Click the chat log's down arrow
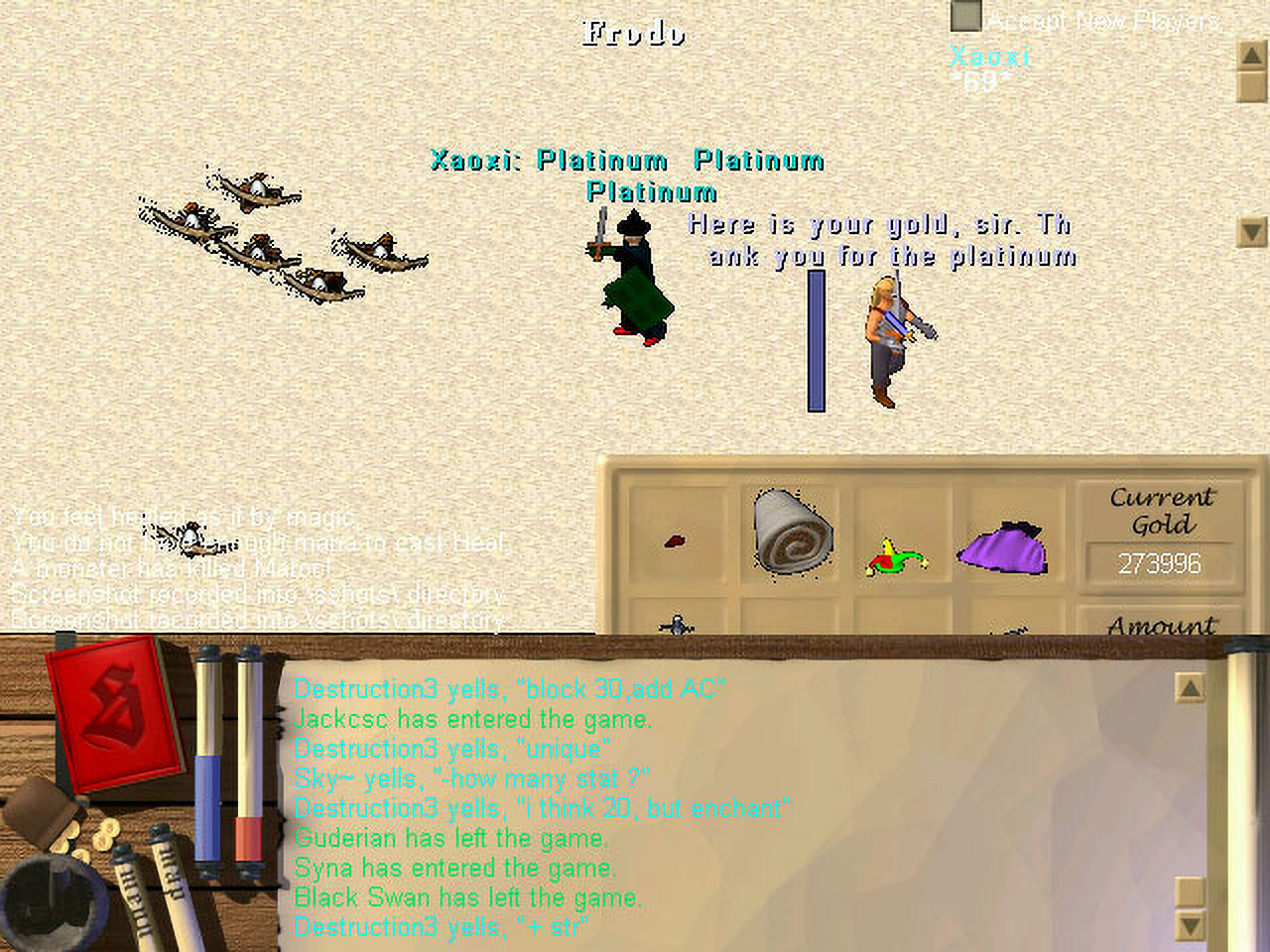Screen dimensions: 1270x952 click(1190, 925)
